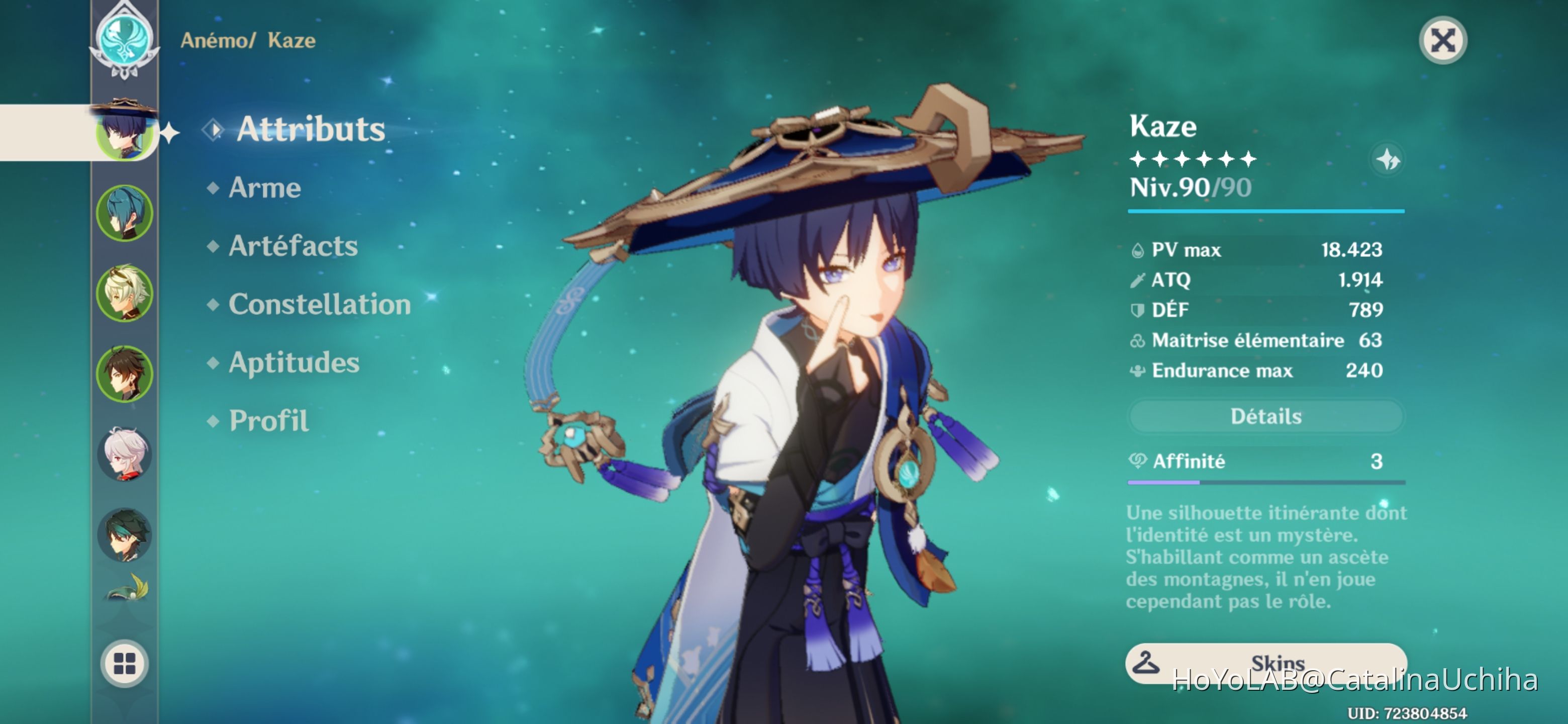Image resolution: width=1568 pixels, height=724 pixels.
Task: Click the DÉF shield icon
Action: pos(1136,309)
